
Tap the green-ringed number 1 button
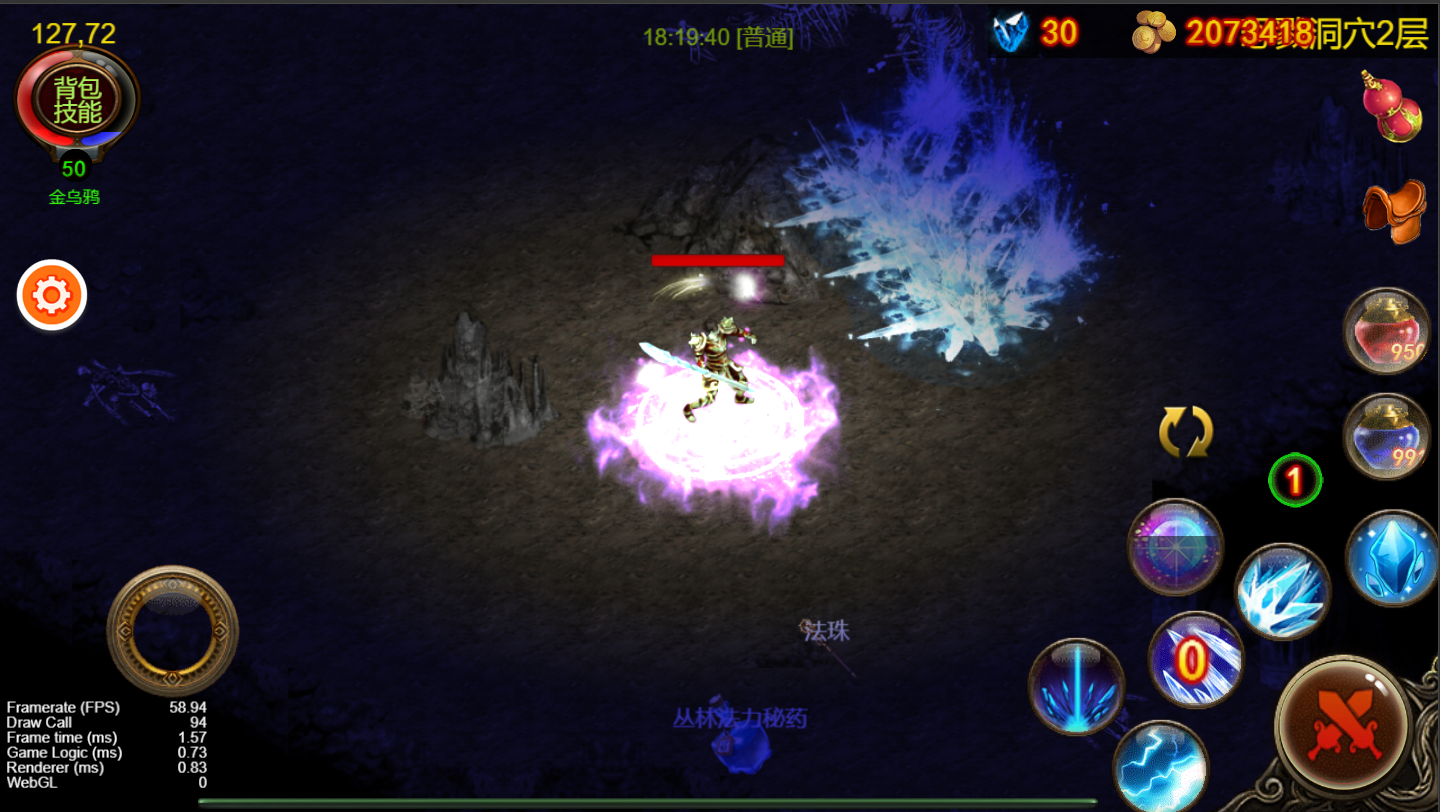[x=1295, y=482]
